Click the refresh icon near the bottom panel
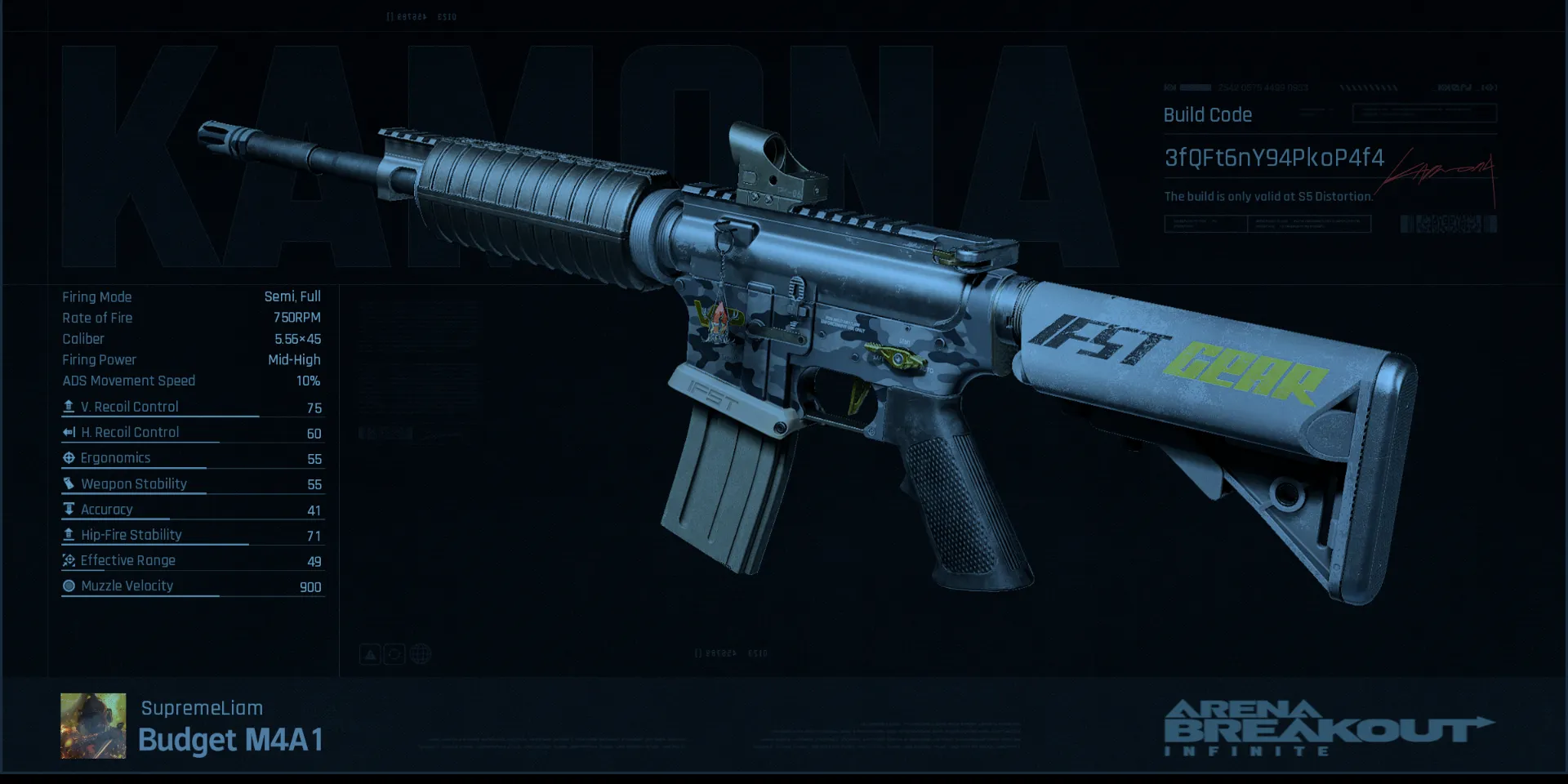 pyautogui.click(x=394, y=653)
